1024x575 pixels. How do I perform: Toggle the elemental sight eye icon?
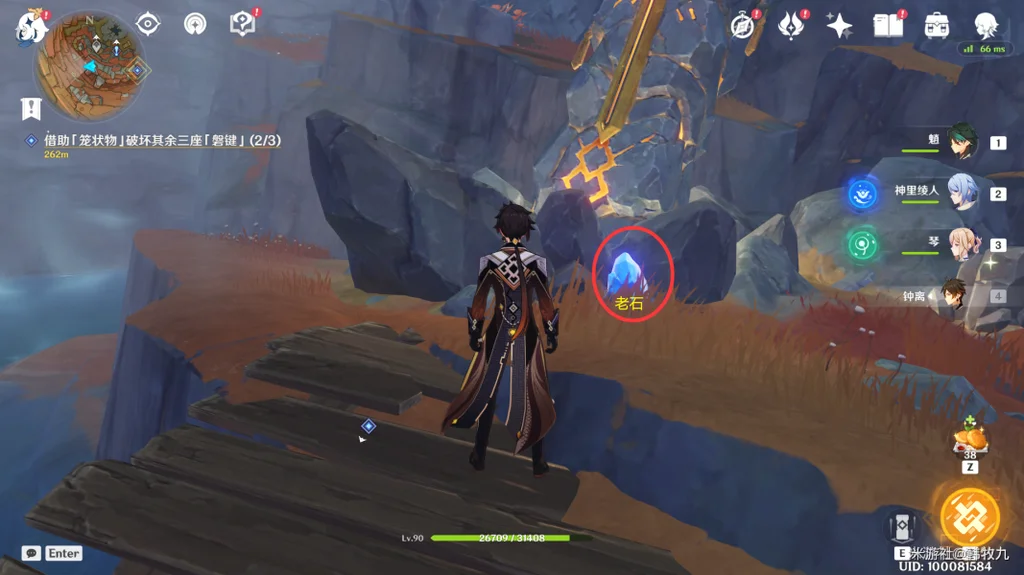(x=148, y=23)
